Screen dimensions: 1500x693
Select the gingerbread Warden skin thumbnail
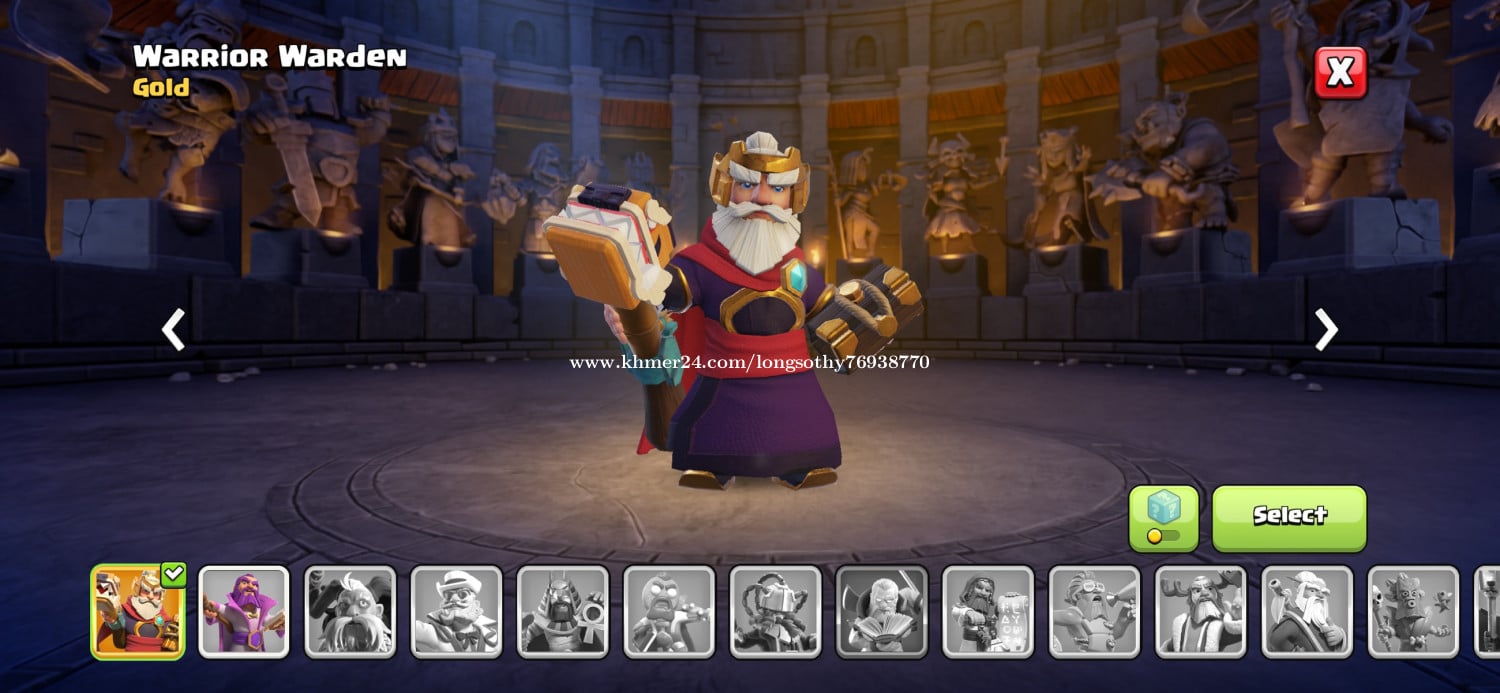pyautogui.click(x=669, y=612)
